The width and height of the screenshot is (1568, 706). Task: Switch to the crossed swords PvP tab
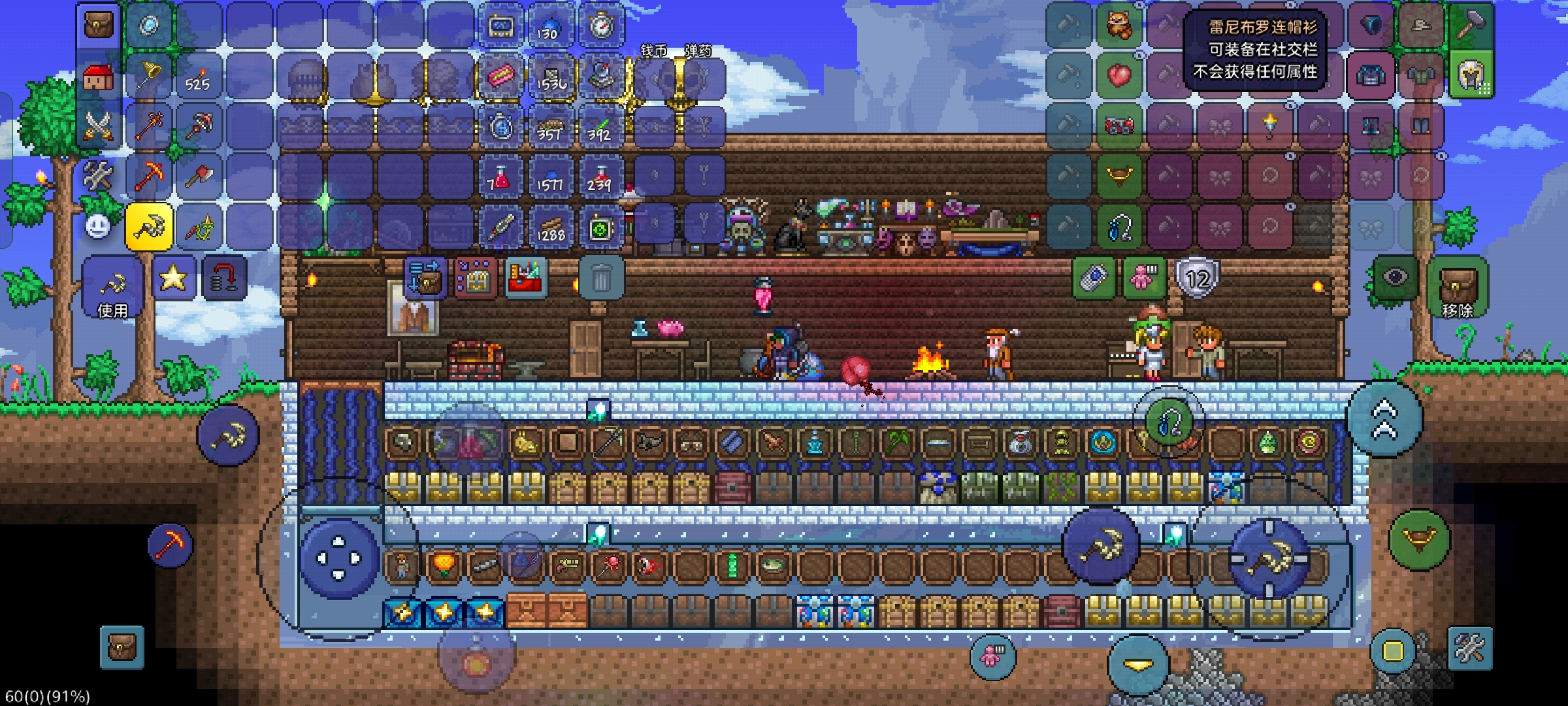click(99, 126)
